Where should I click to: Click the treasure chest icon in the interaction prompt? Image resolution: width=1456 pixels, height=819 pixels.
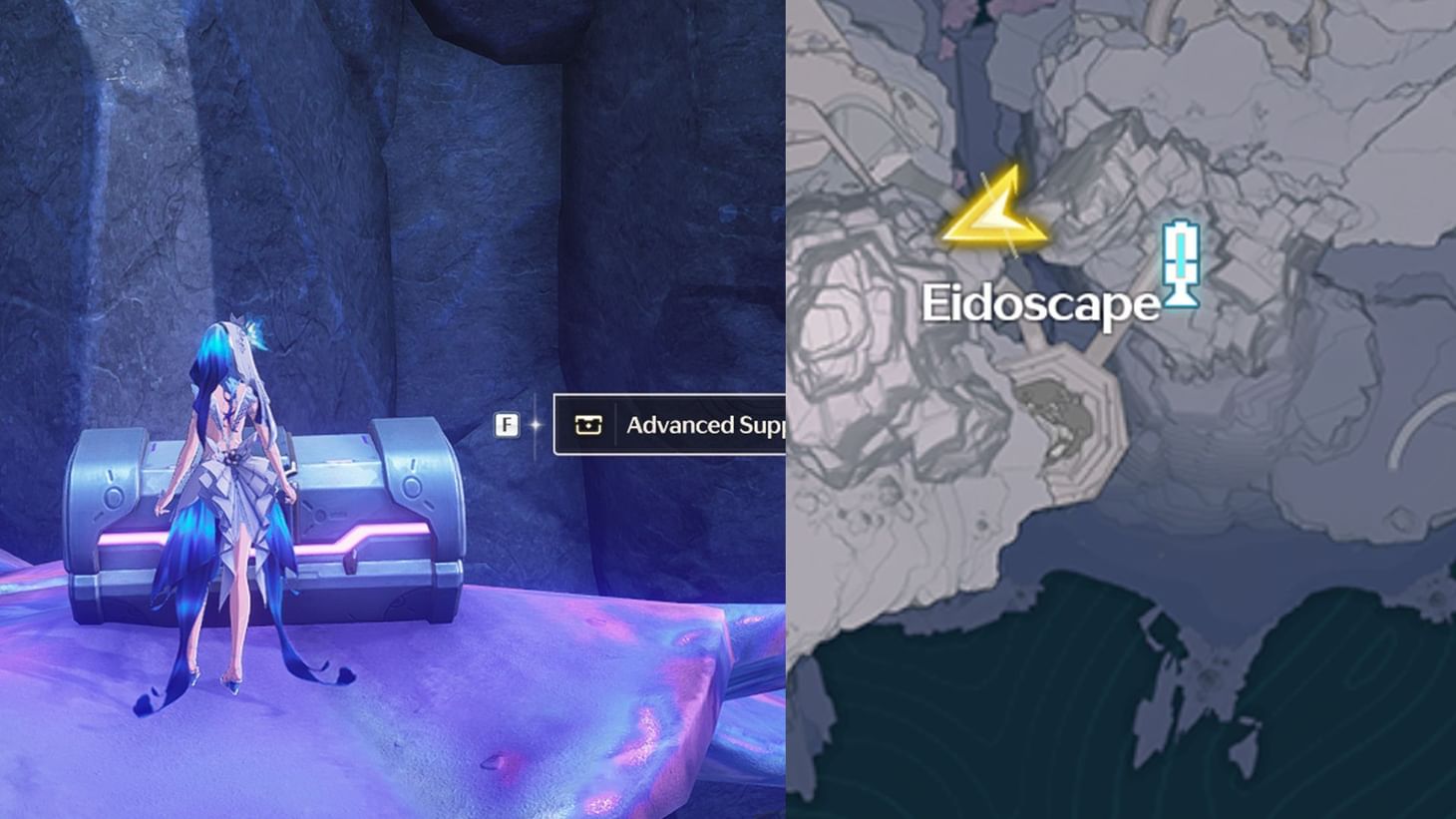[588, 424]
